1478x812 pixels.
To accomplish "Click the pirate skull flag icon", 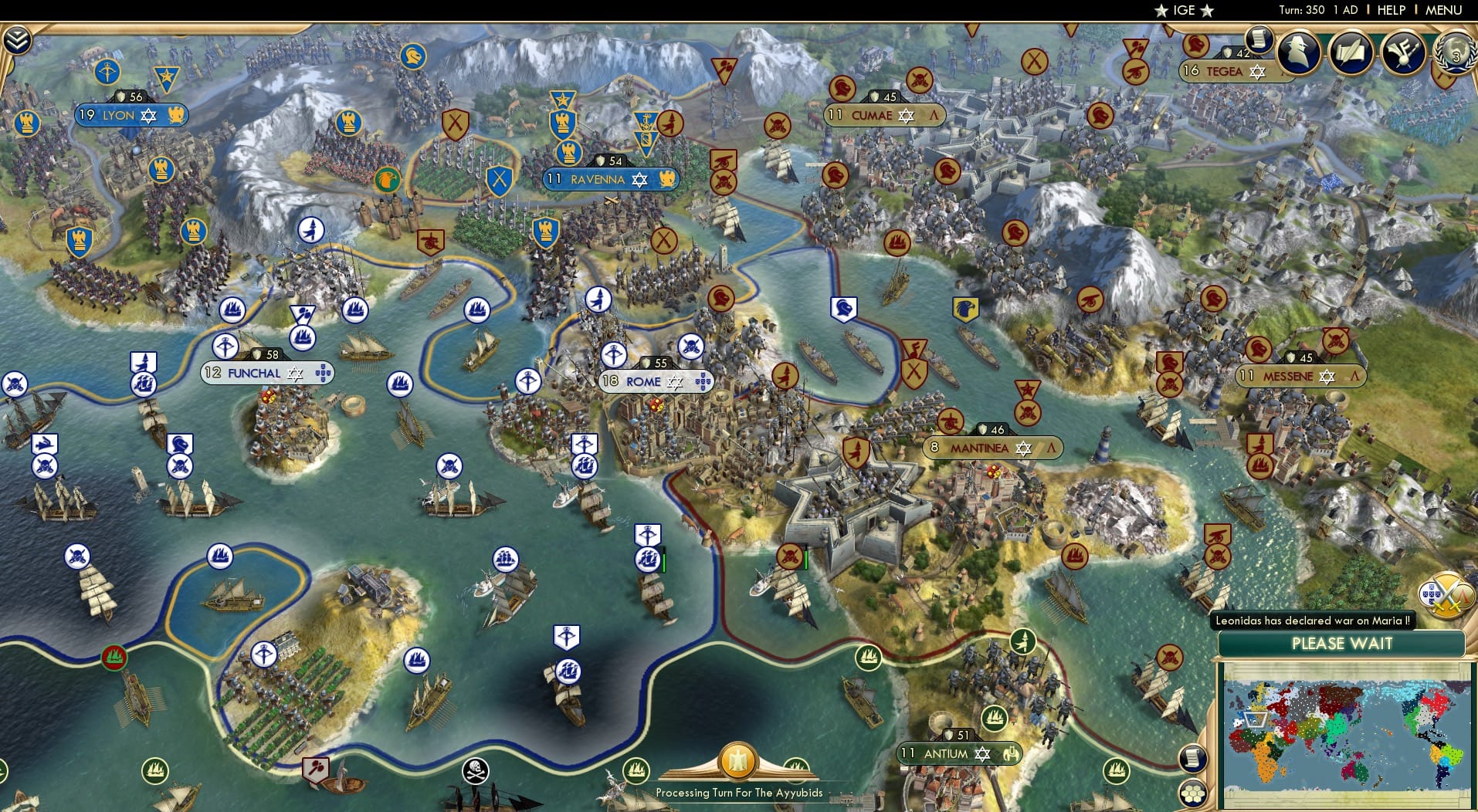I will (x=476, y=768).
